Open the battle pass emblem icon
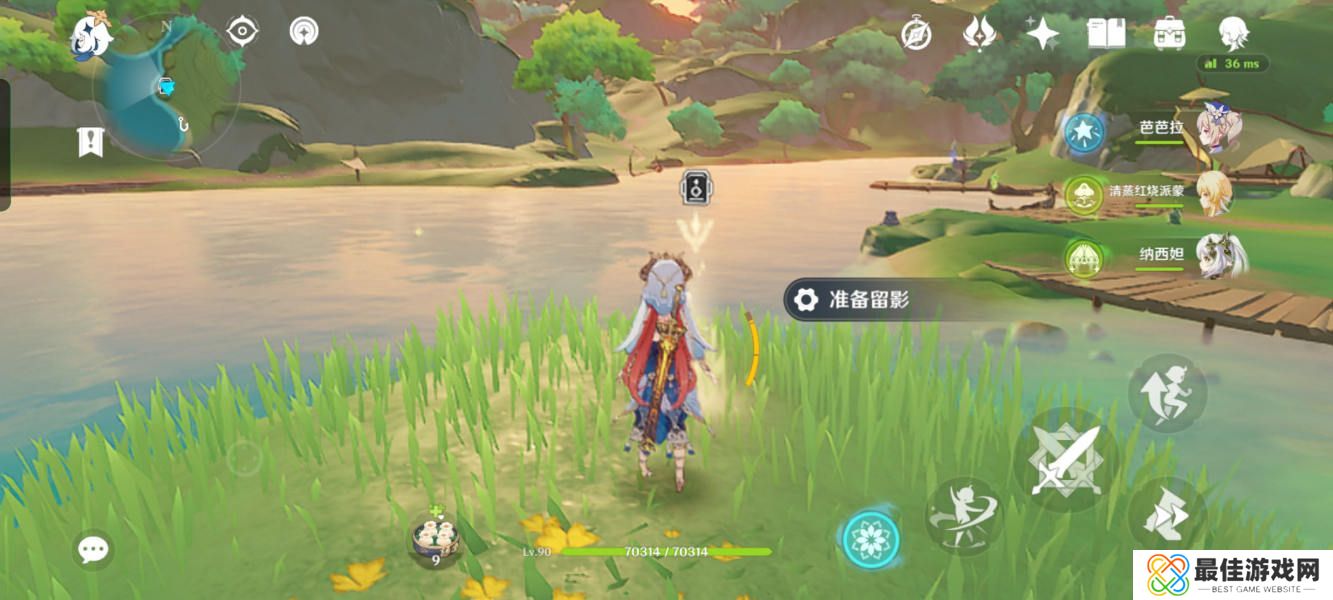The height and width of the screenshot is (600, 1333). (979, 33)
